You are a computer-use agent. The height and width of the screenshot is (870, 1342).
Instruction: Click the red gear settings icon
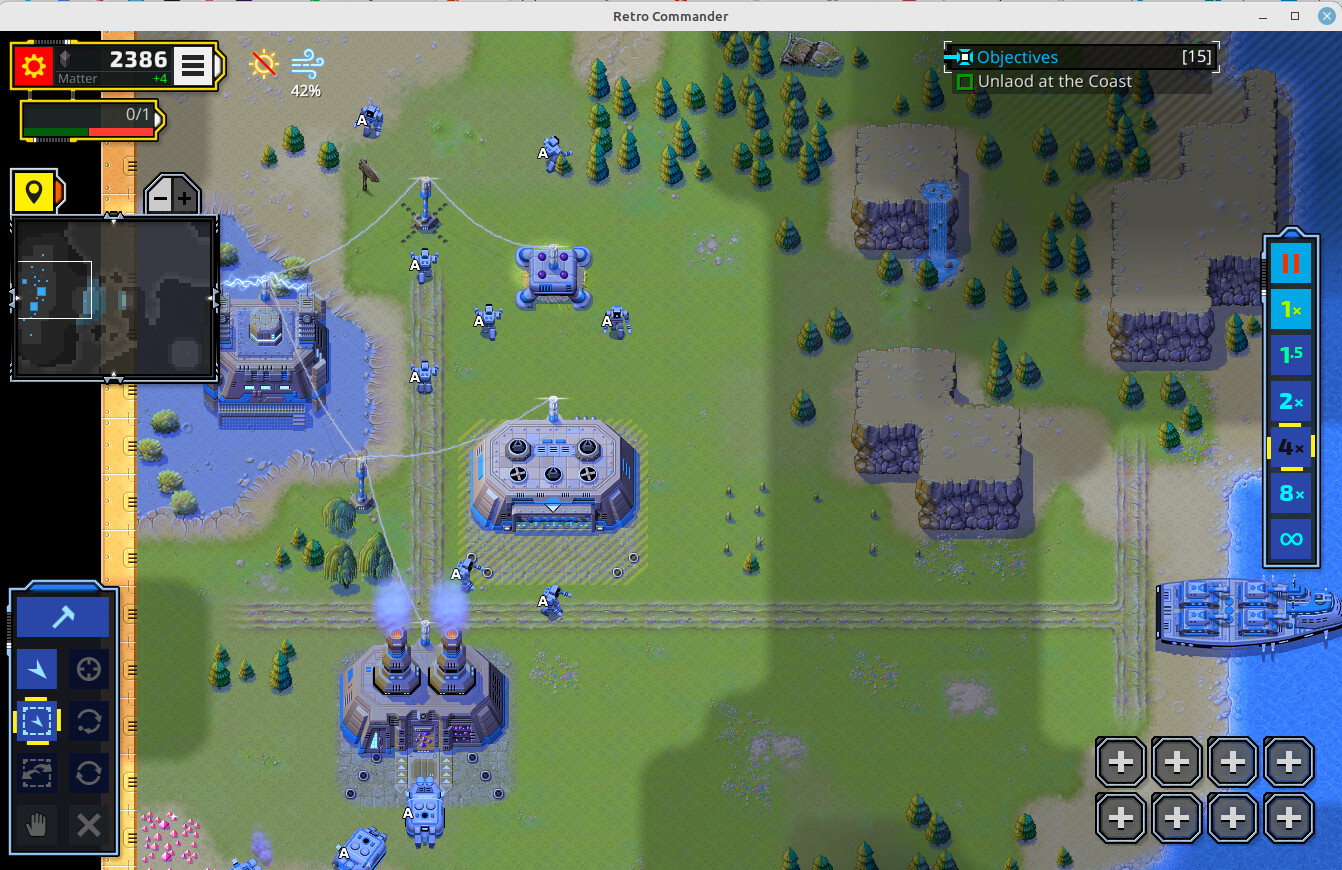[32, 64]
